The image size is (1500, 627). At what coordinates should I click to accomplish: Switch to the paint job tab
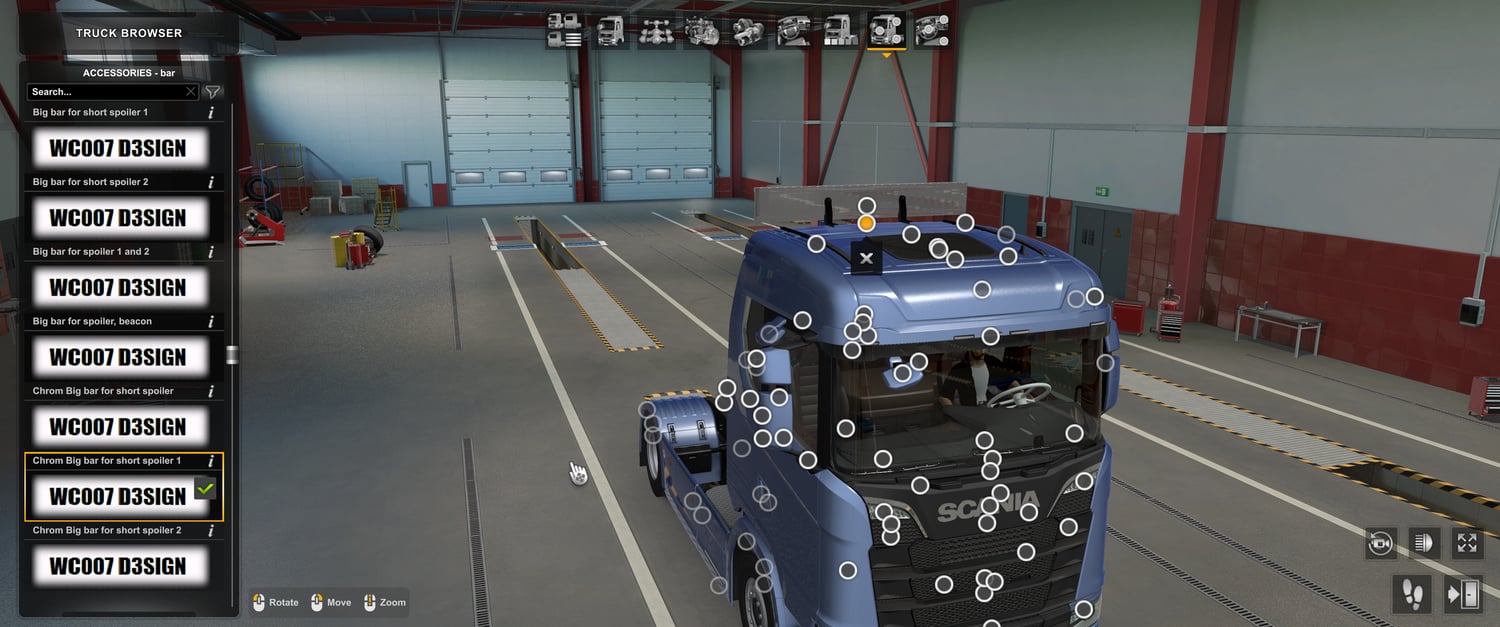point(840,32)
